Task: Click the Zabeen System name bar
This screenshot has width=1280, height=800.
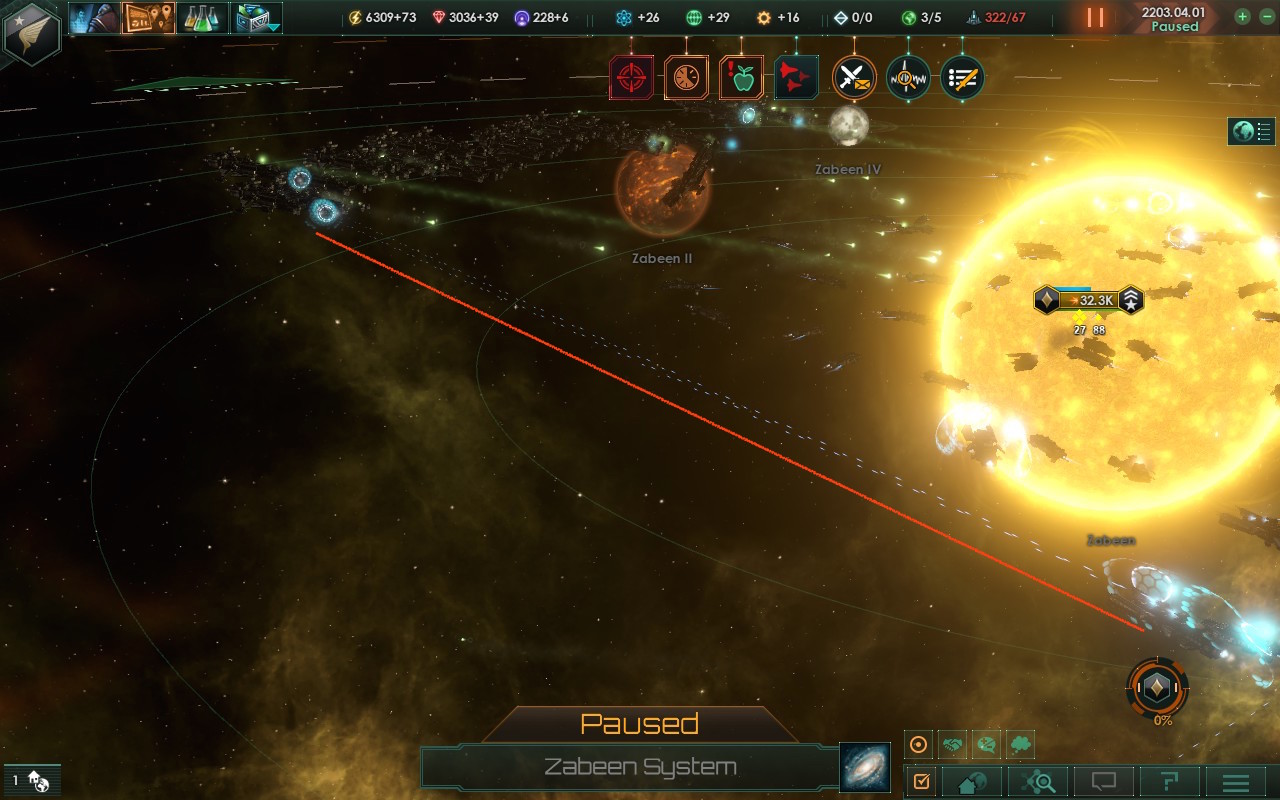Action: 640,768
